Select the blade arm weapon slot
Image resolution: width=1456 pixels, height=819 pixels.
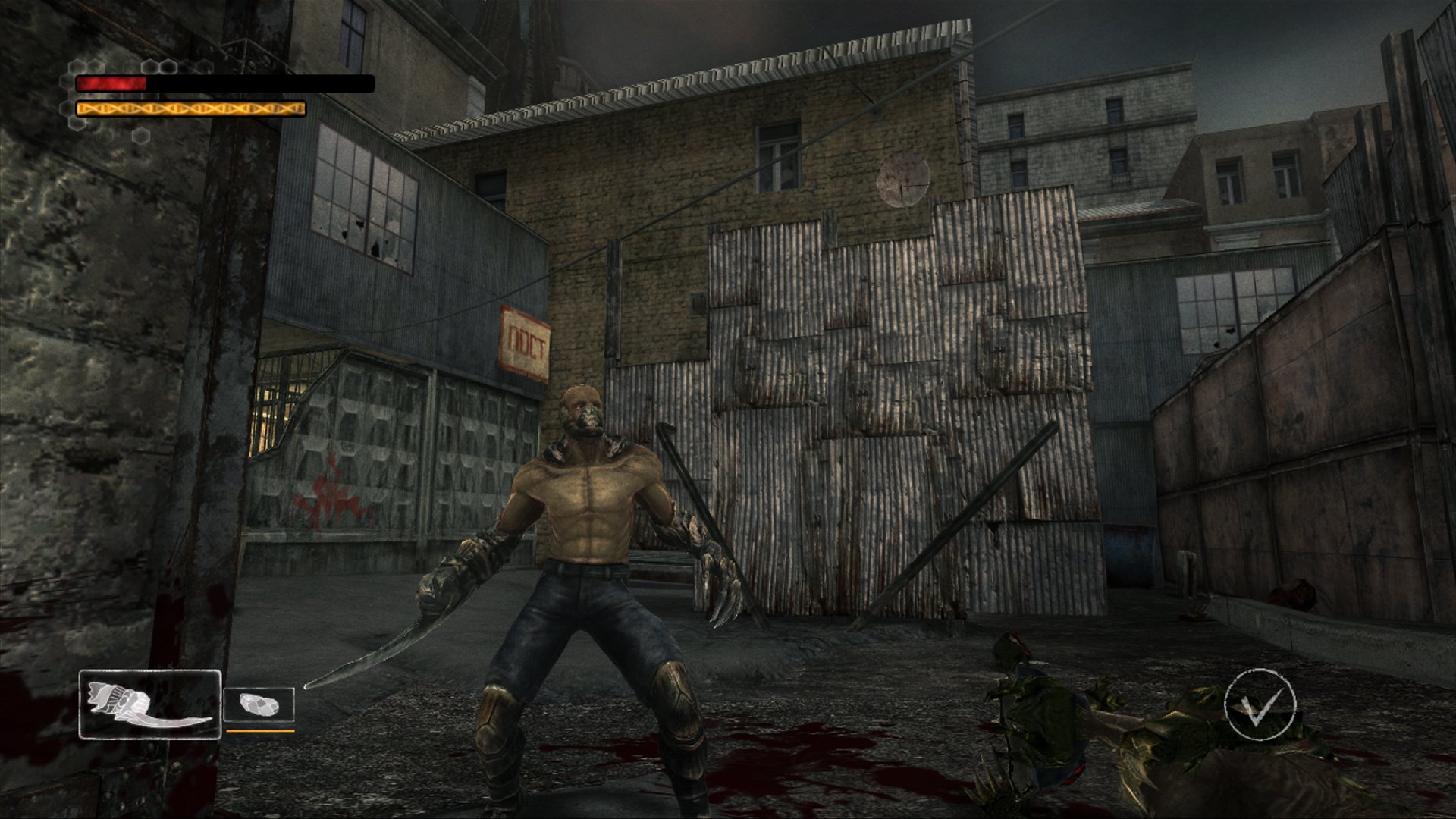click(x=149, y=704)
